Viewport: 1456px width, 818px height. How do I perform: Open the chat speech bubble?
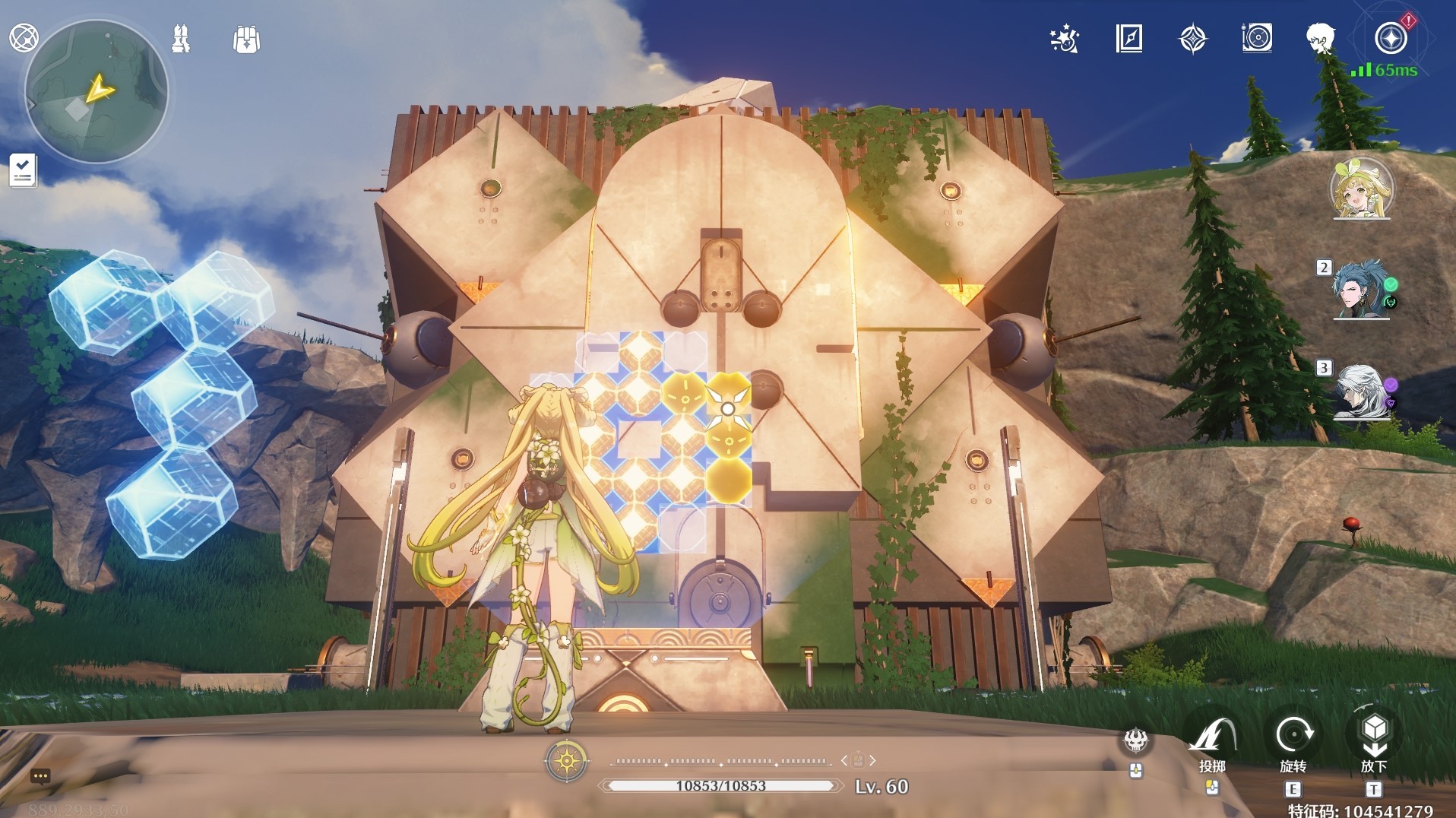(40, 776)
